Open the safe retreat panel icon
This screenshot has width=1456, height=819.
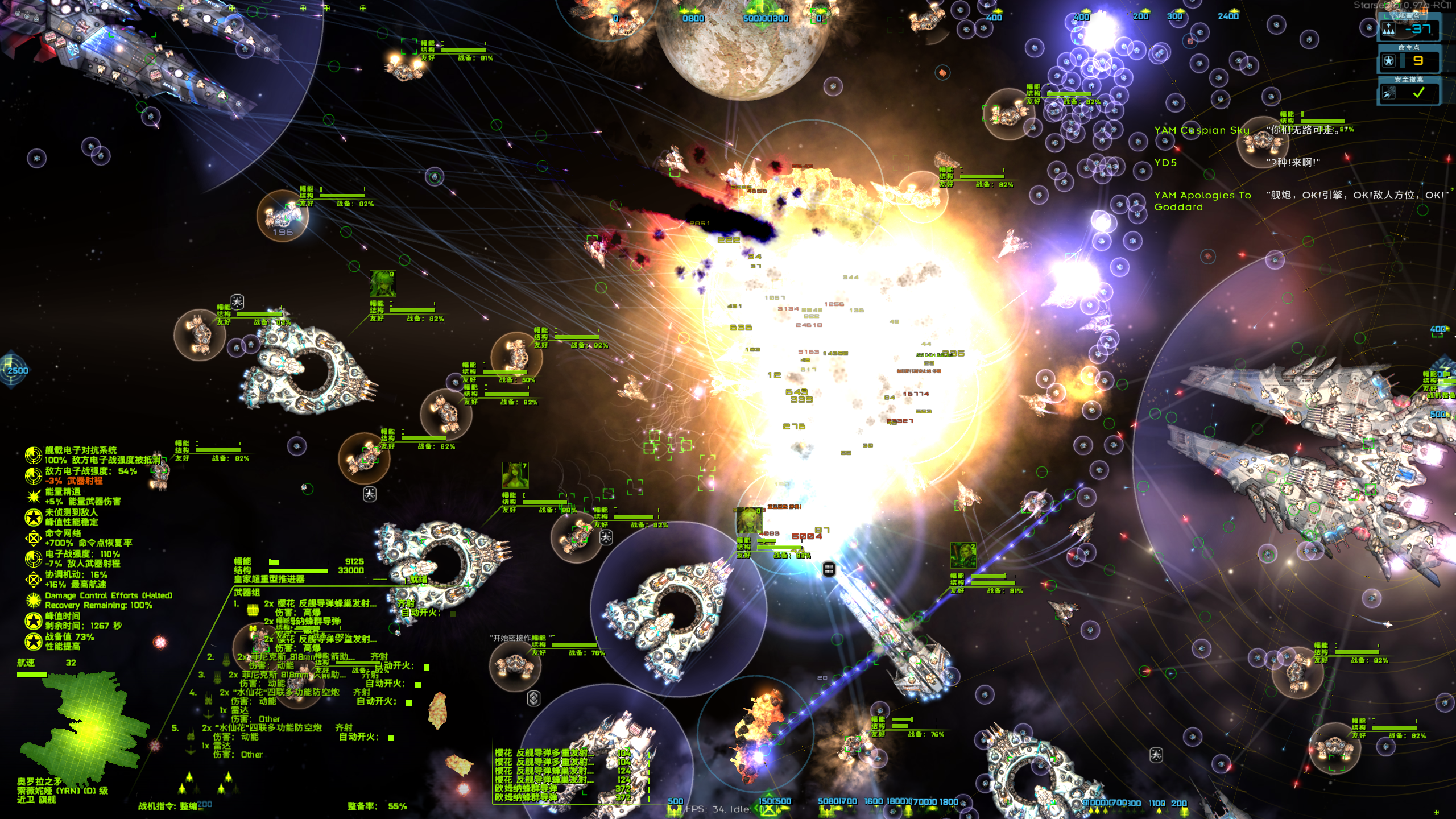click(1389, 93)
